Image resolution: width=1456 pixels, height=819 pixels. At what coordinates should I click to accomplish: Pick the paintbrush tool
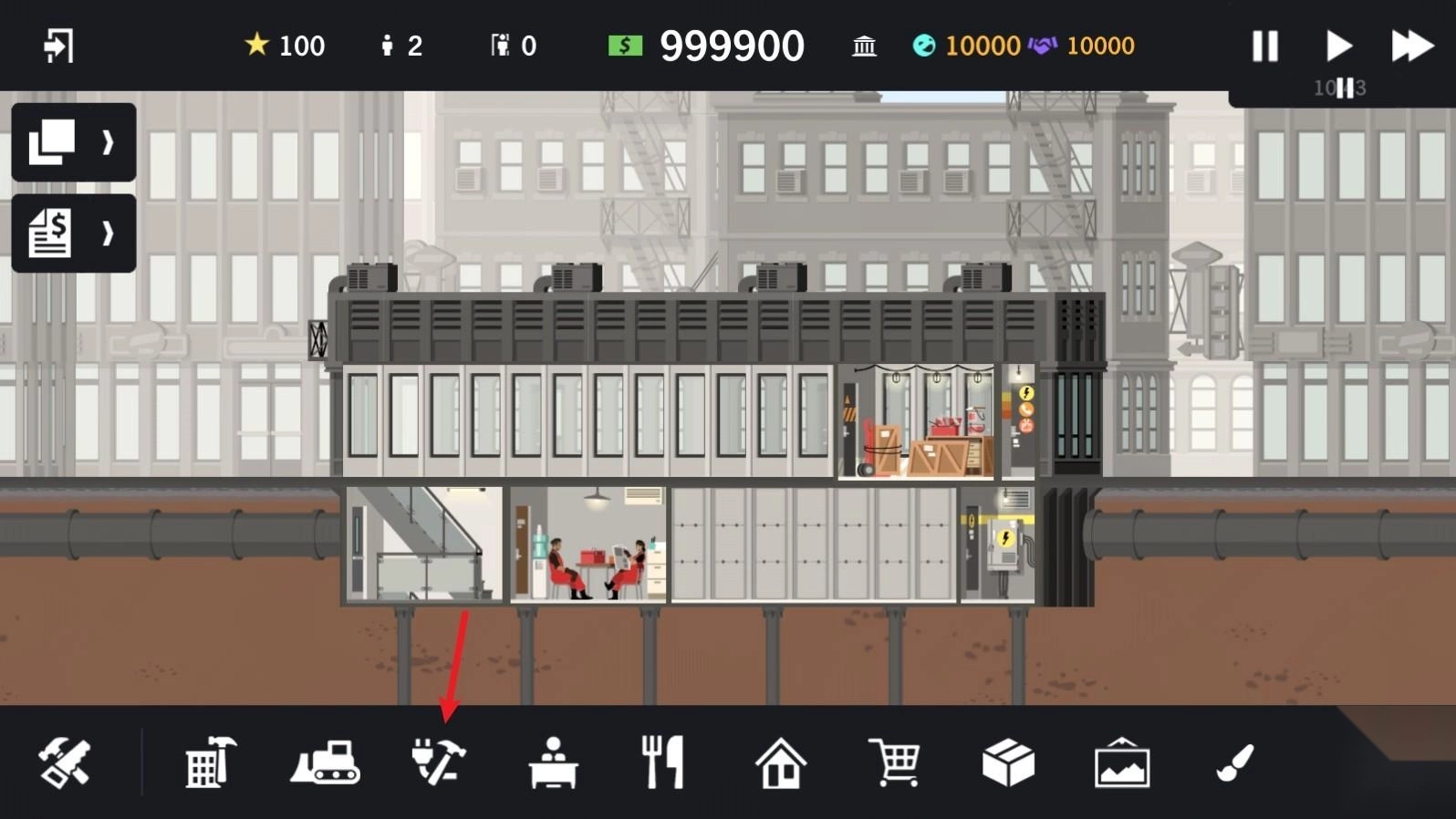[1235, 762]
